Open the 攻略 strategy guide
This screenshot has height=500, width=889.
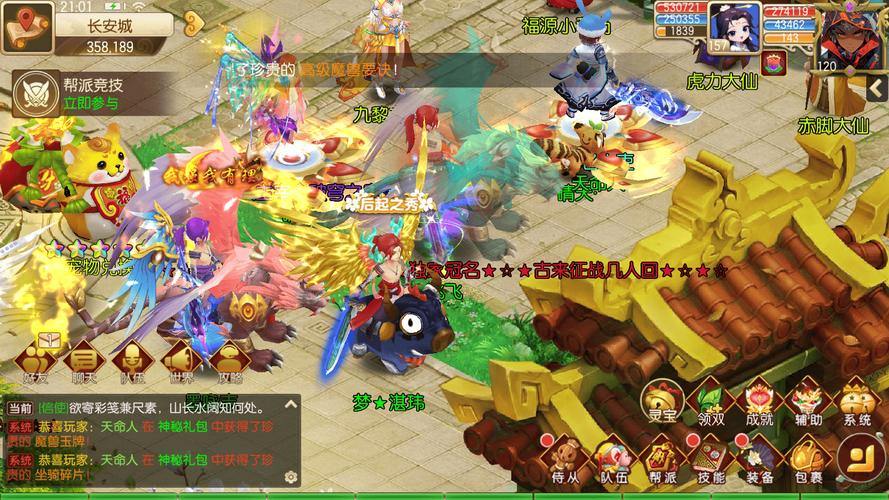coord(228,362)
